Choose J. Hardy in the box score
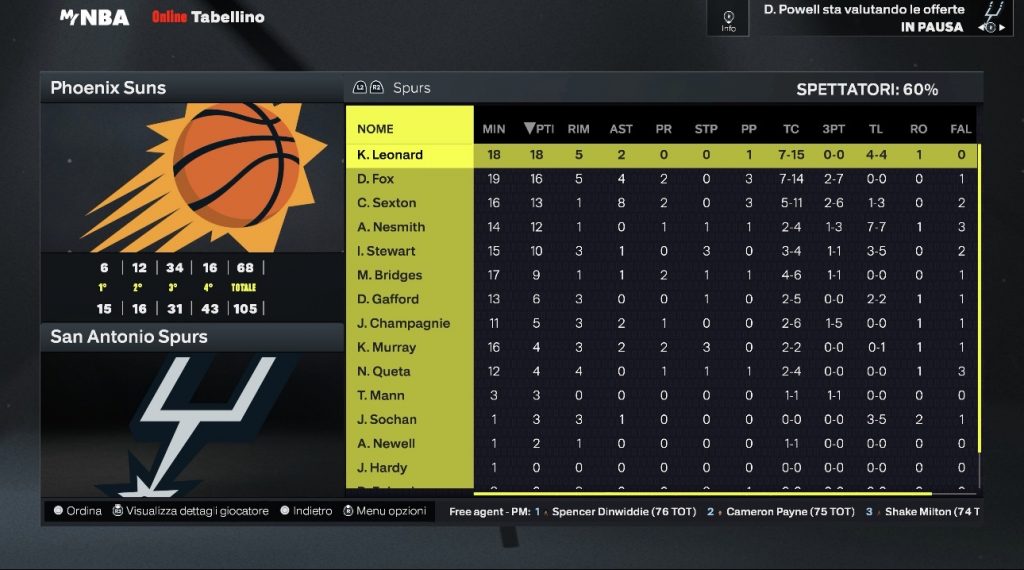 click(382, 467)
